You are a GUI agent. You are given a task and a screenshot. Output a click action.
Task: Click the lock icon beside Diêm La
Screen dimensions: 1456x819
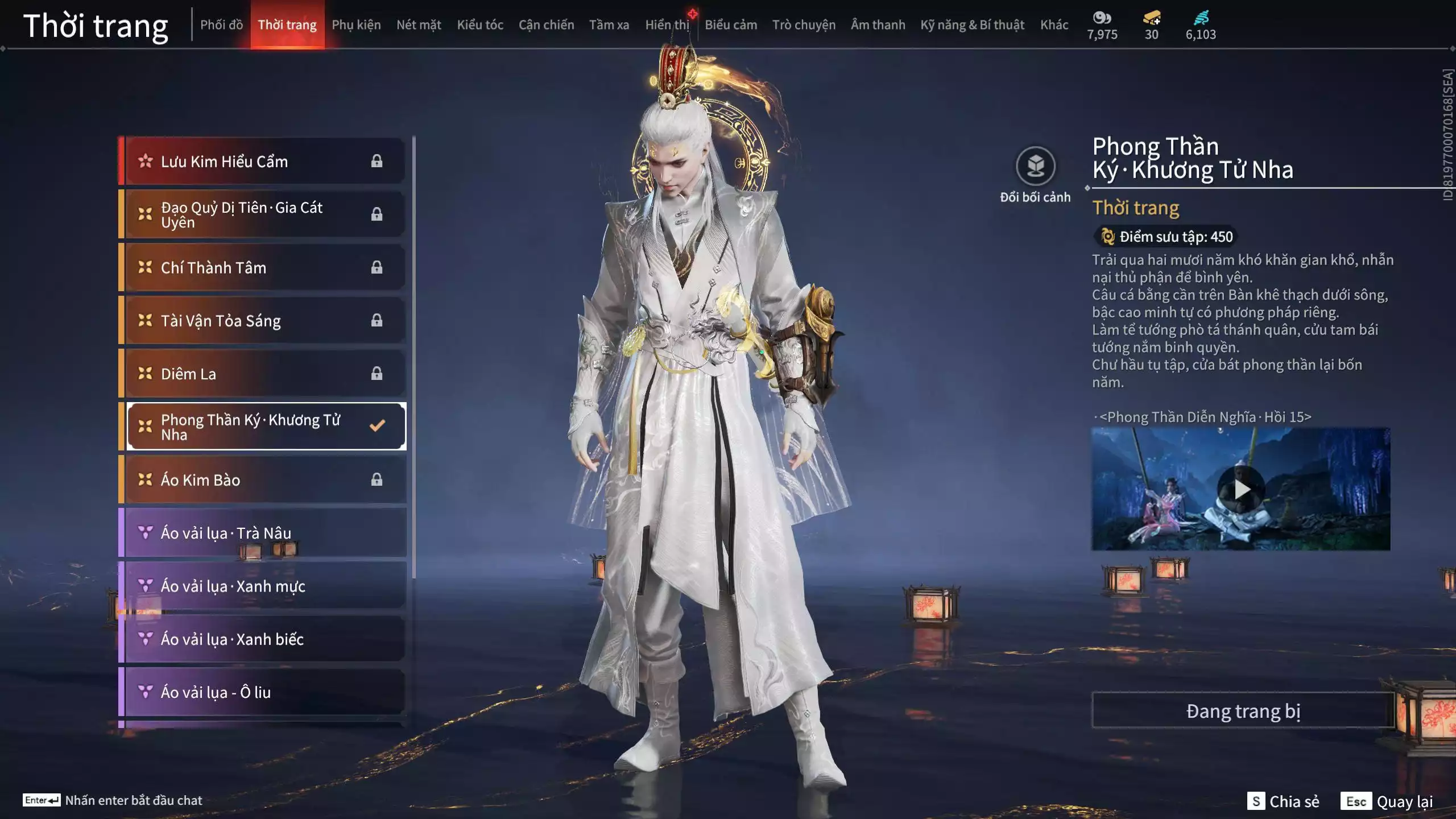click(376, 374)
